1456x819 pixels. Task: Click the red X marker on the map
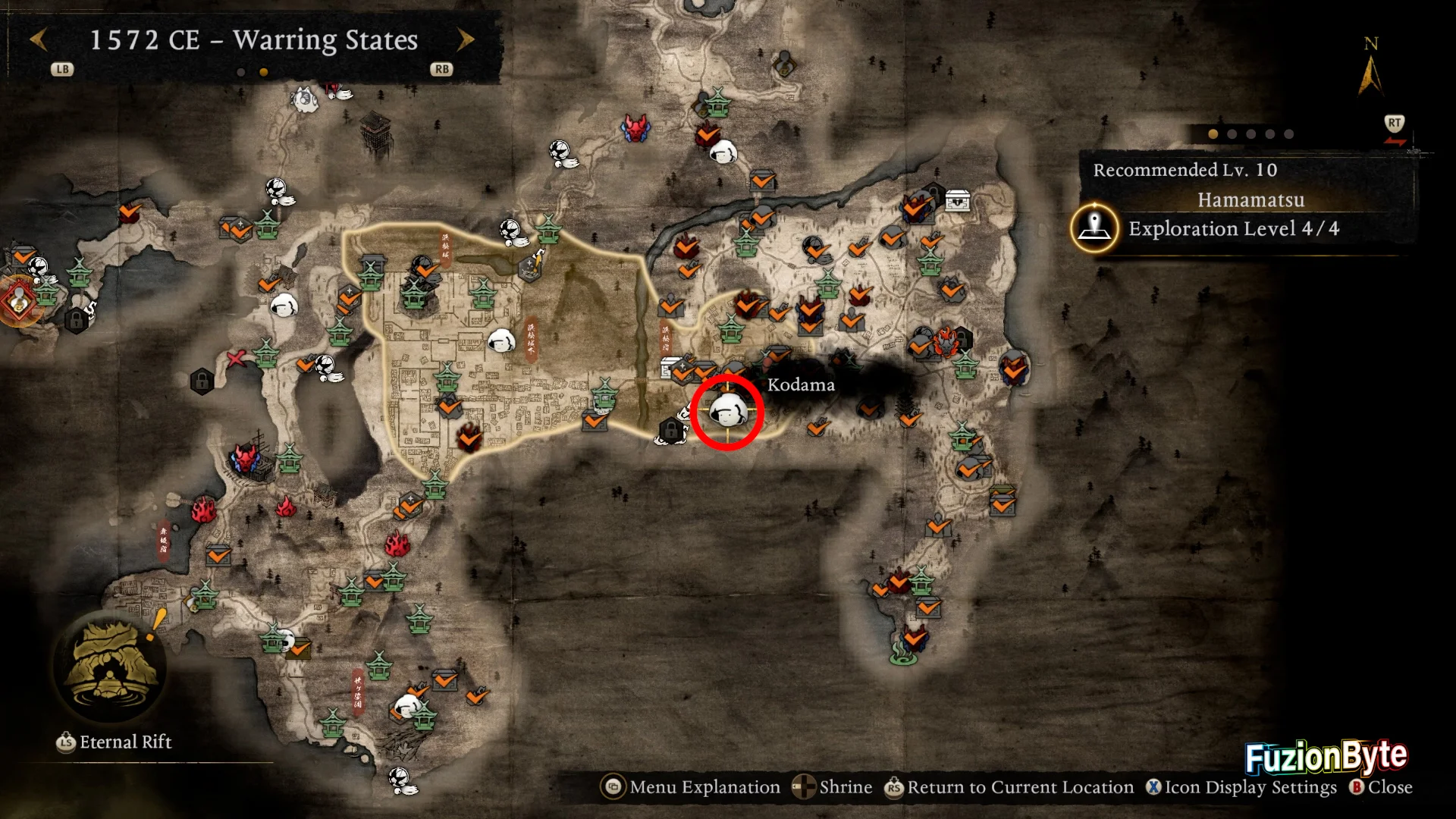pos(236,359)
